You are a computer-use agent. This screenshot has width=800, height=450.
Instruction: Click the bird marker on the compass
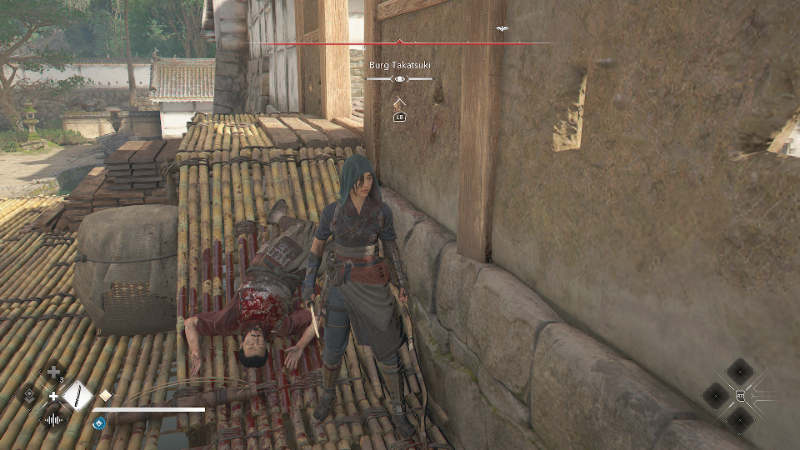tap(502, 29)
